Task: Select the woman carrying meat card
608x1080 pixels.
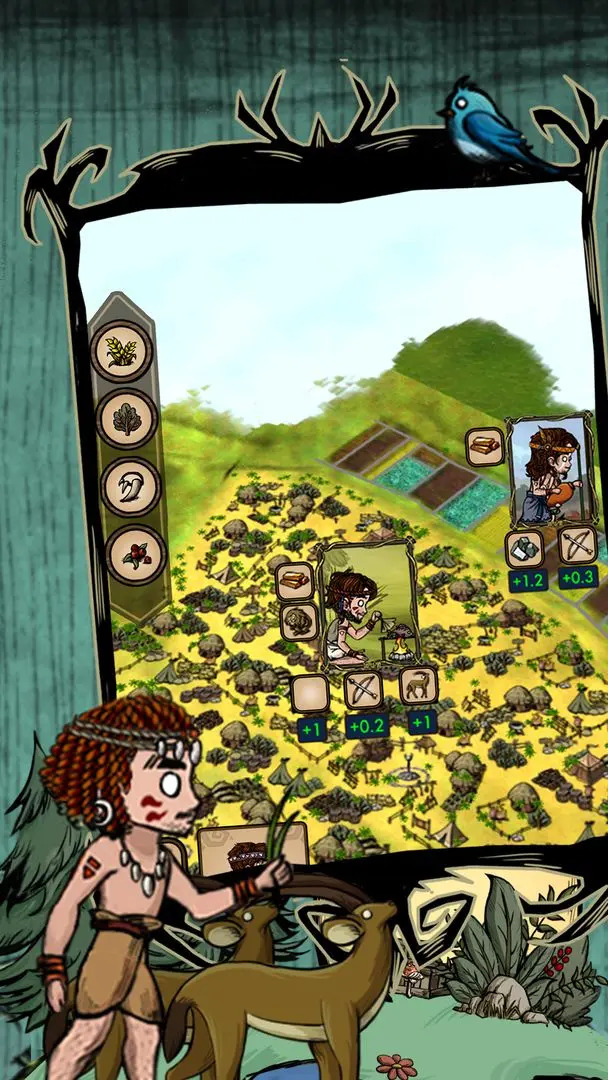Action: tap(549, 471)
